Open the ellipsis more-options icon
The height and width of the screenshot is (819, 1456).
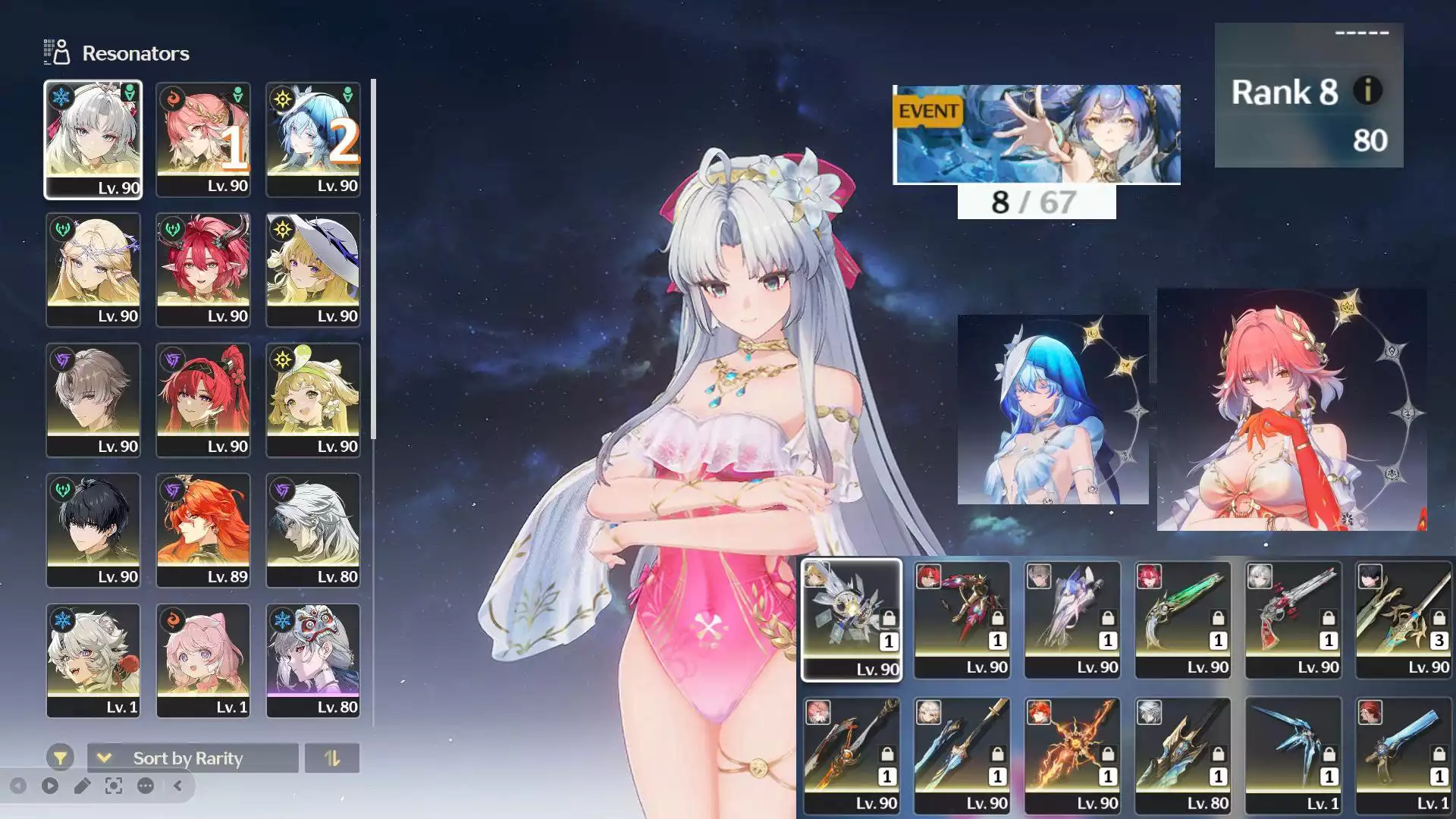point(144,786)
